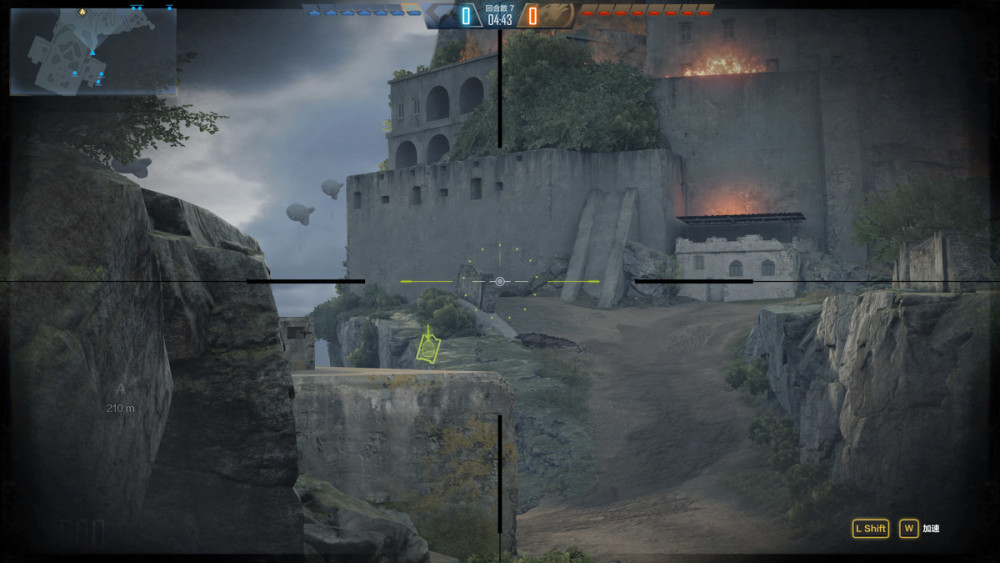Viewport: 1000px width, 563px height.
Task: Click the orange team dragon emblem
Action: pyautogui.click(x=560, y=16)
